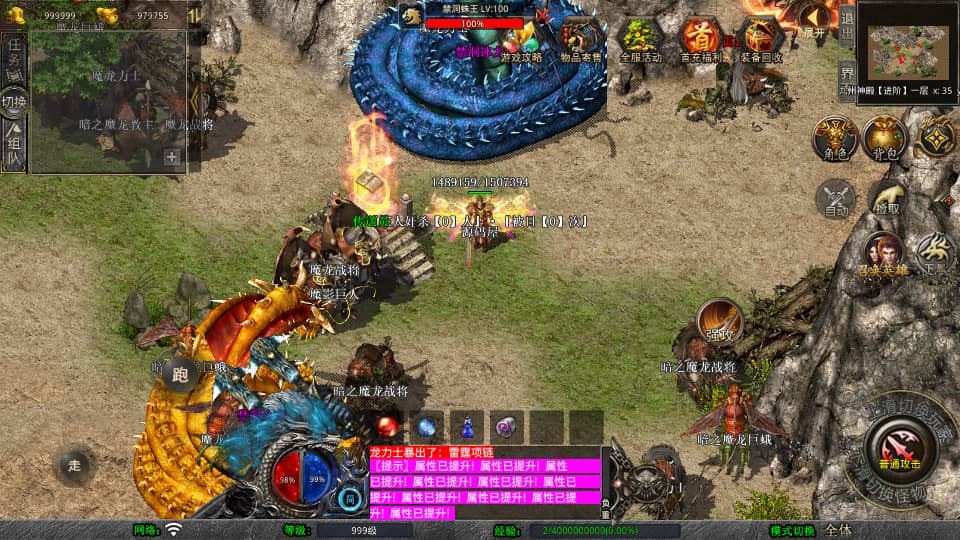Viewport: 960px width, 540px height.
Task: Click the 切换 switch button
Action: click(x=14, y=102)
